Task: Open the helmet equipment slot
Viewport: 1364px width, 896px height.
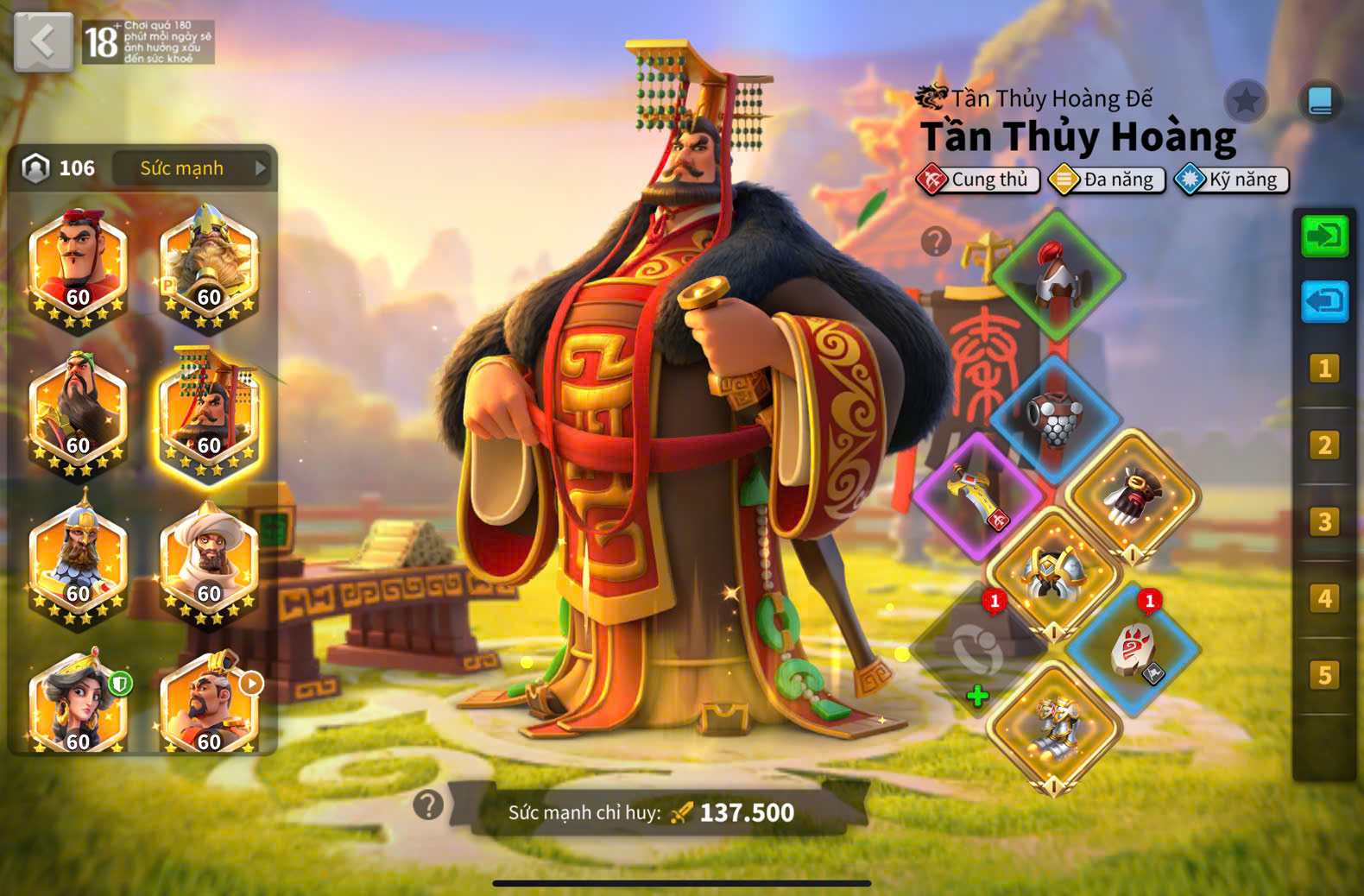Action: coord(1058,276)
